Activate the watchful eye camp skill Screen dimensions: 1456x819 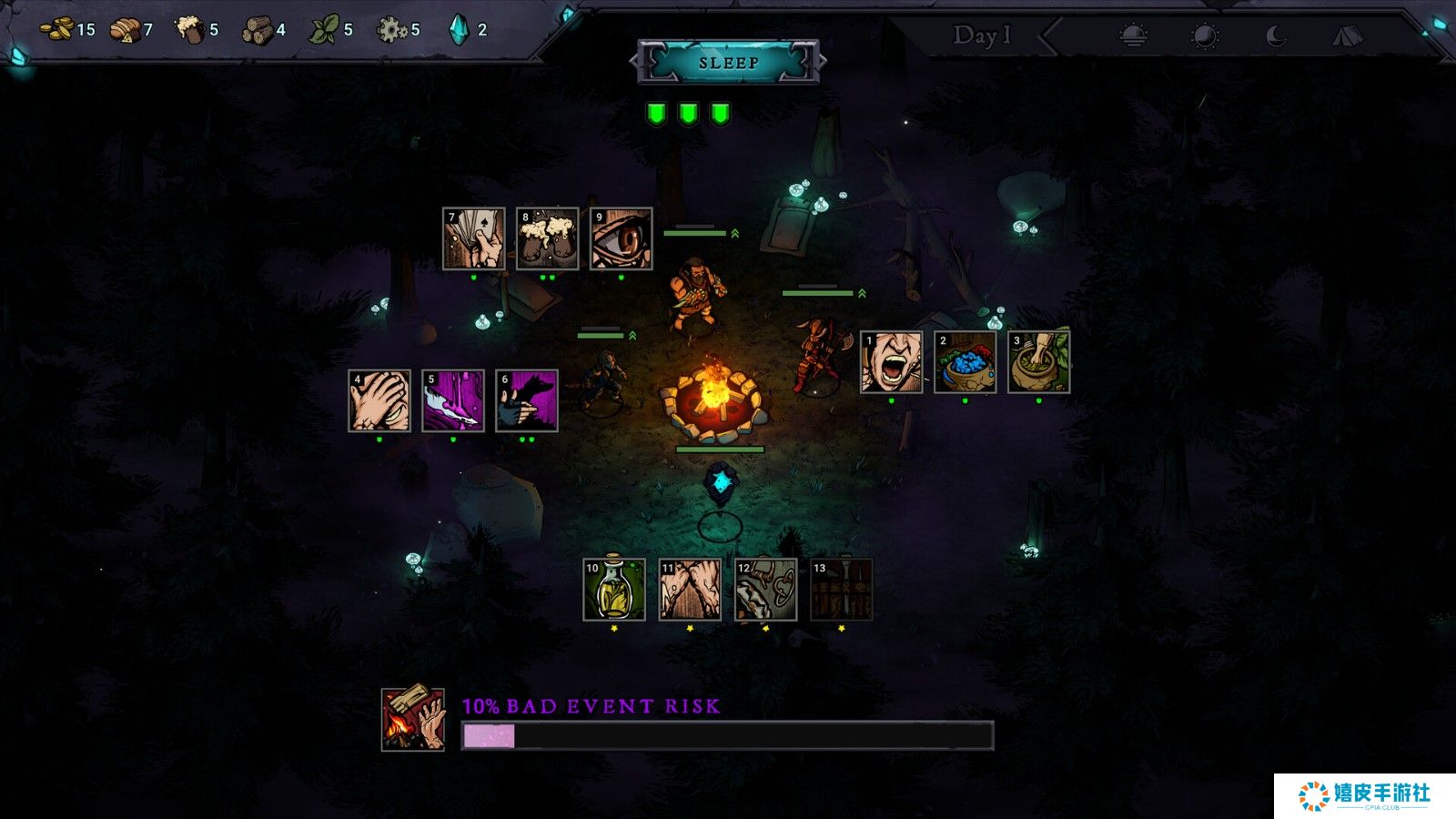click(x=621, y=238)
